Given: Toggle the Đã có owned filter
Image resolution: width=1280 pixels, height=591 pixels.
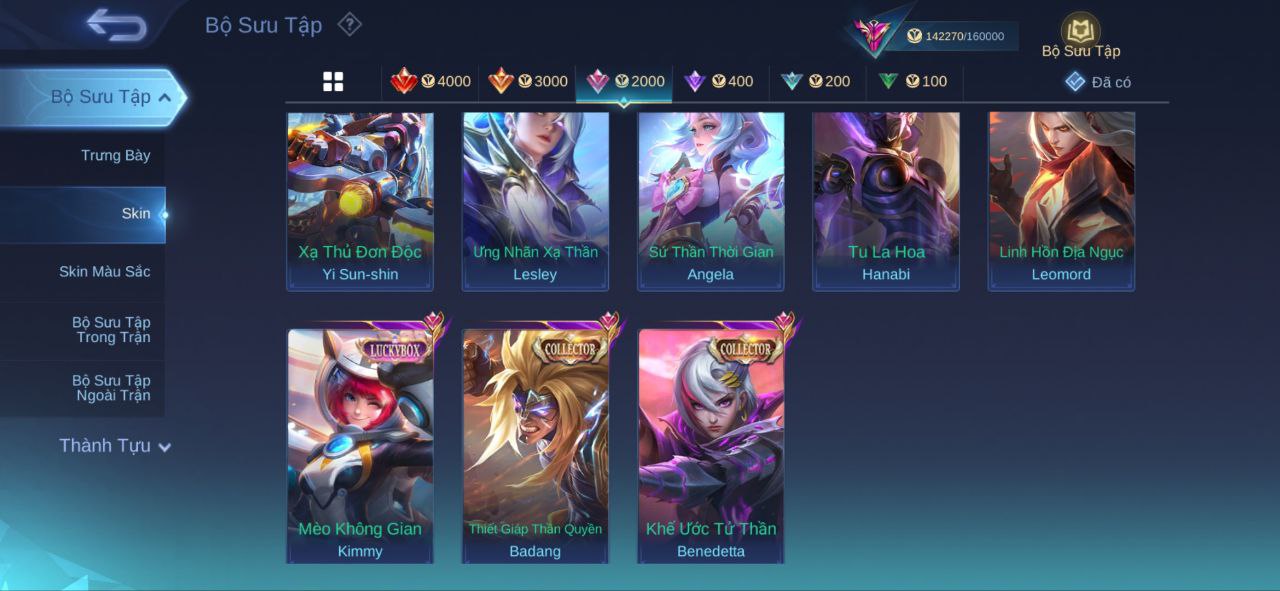Looking at the screenshot, I should click(x=1098, y=82).
